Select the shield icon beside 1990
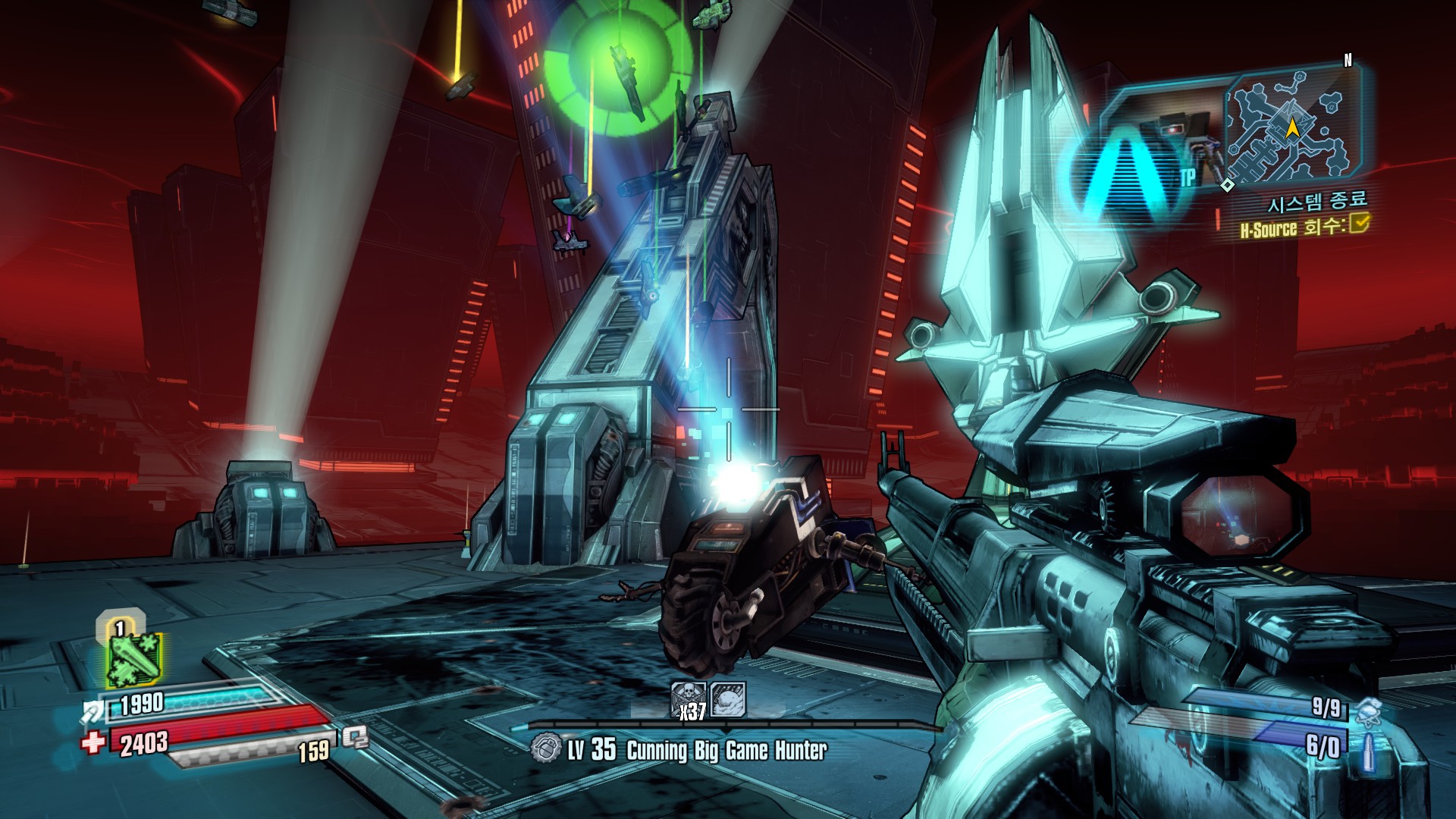The image size is (1456, 819). click(x=93, y=711)
